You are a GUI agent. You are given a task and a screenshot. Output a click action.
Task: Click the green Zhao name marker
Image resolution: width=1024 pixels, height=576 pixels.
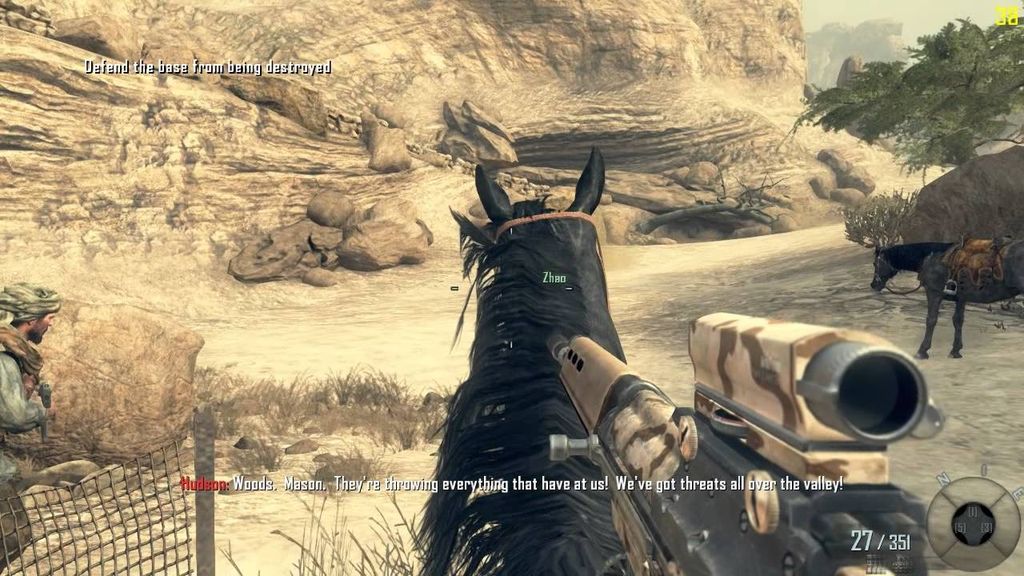(554, 277)
